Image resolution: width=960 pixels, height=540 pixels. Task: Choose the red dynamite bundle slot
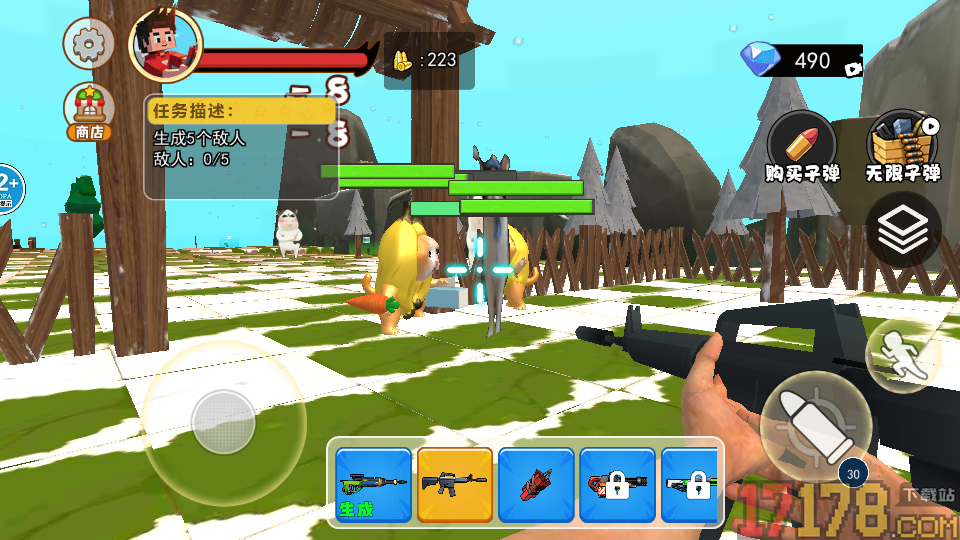point(536,484)
